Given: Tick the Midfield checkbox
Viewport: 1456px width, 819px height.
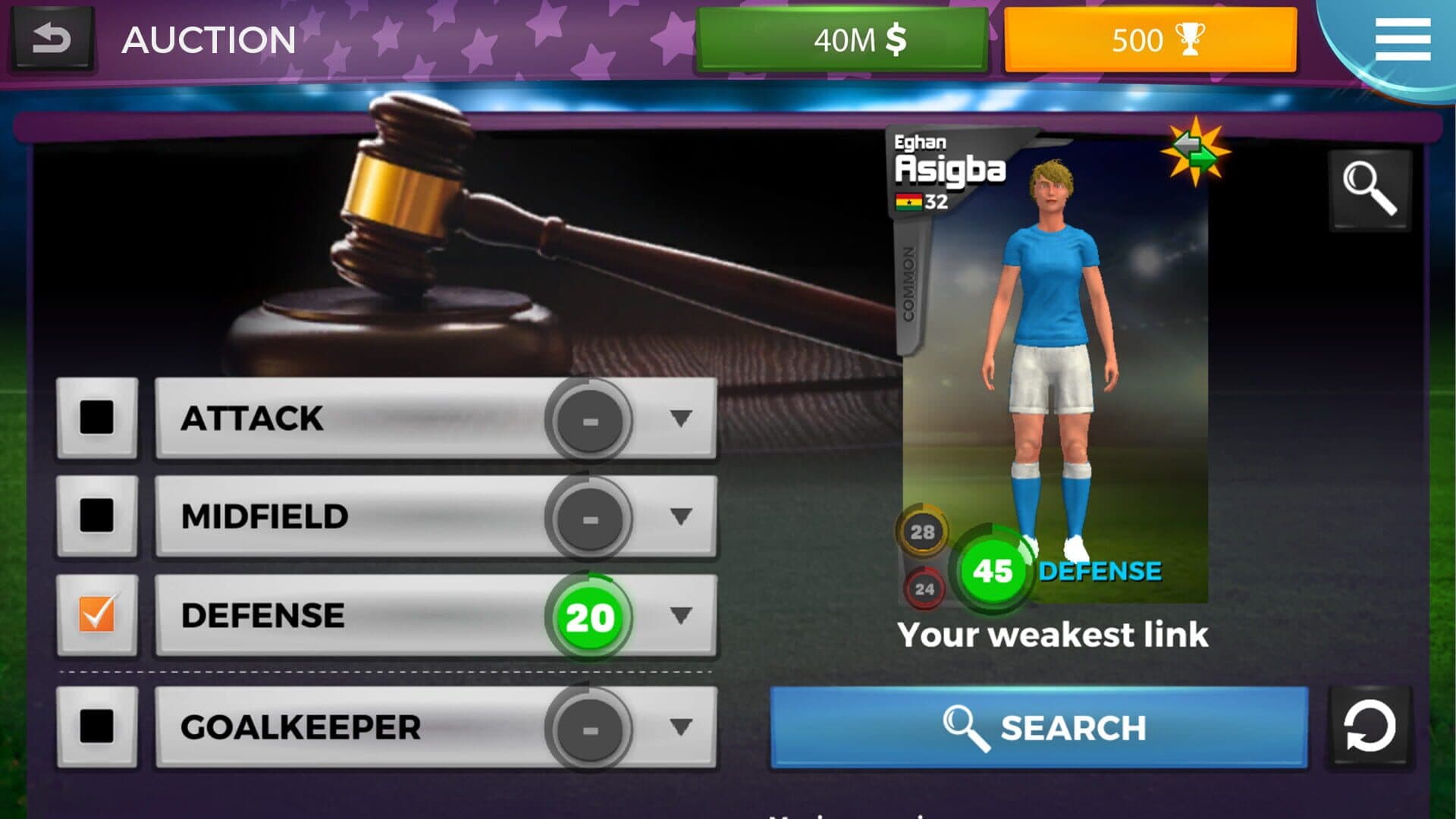Looking at the screenshot, I should (x=97, y=516).
